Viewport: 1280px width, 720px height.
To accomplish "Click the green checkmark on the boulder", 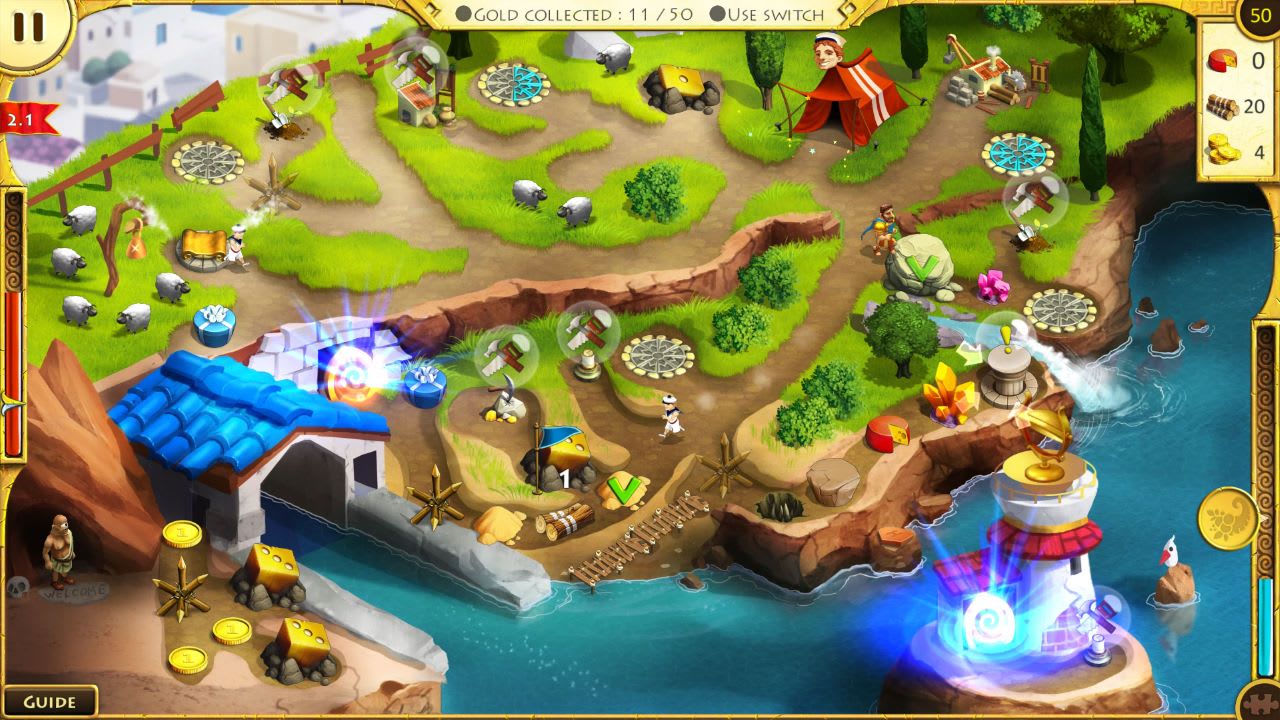I will click(x=922, y=268).
